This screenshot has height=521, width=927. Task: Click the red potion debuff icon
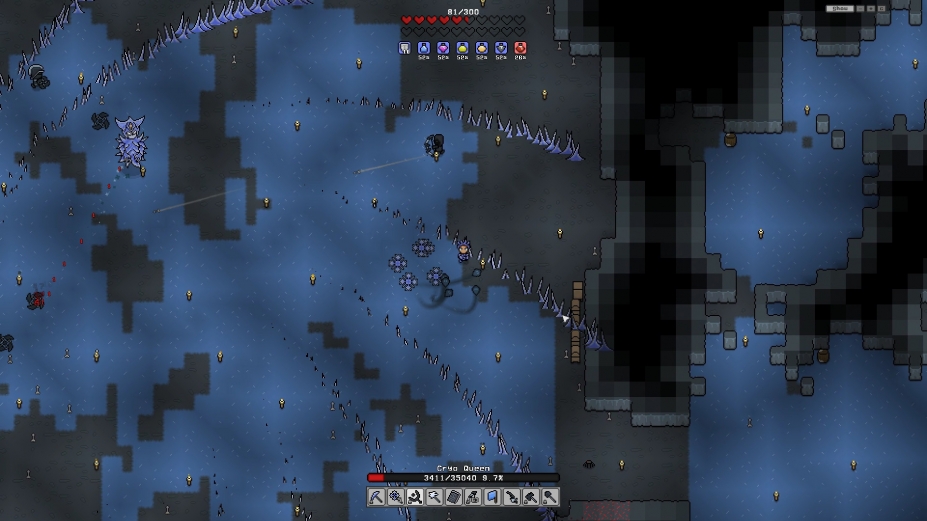pos(520,48)
